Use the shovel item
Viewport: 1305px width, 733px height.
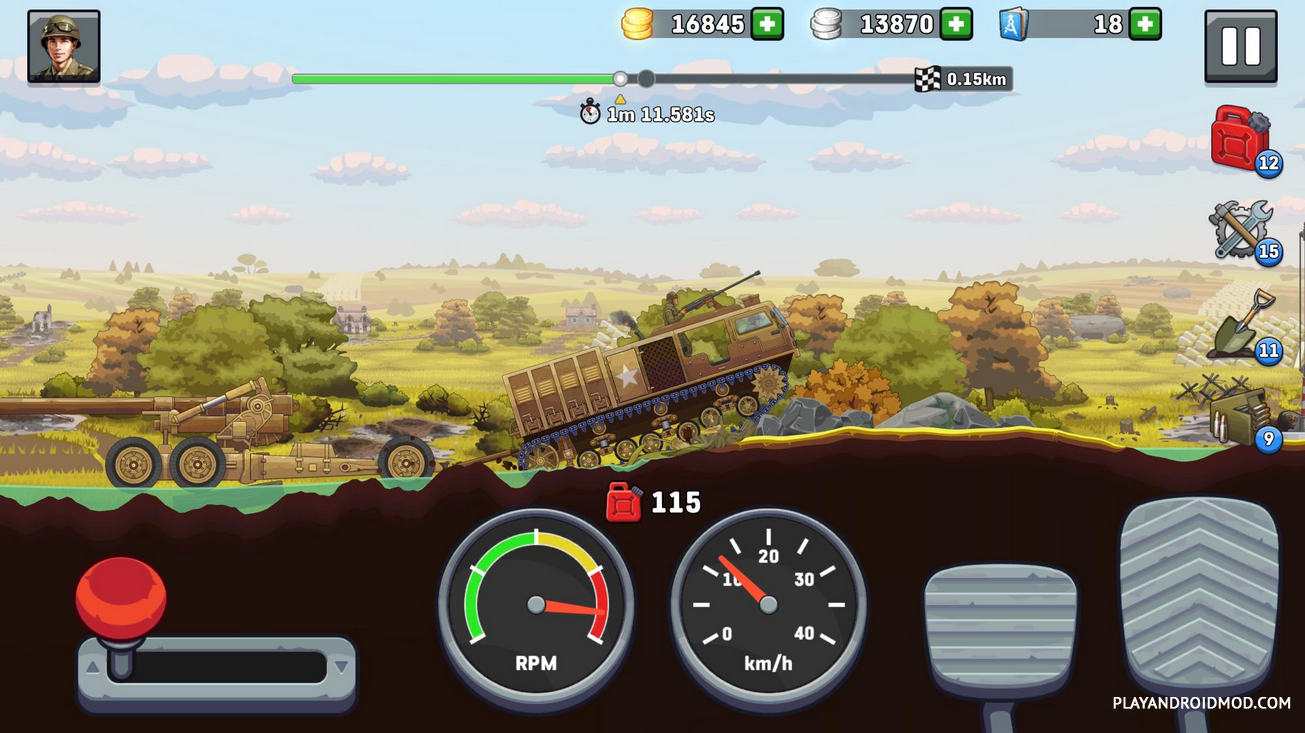pyautogui.click(x=1240, y=325)
